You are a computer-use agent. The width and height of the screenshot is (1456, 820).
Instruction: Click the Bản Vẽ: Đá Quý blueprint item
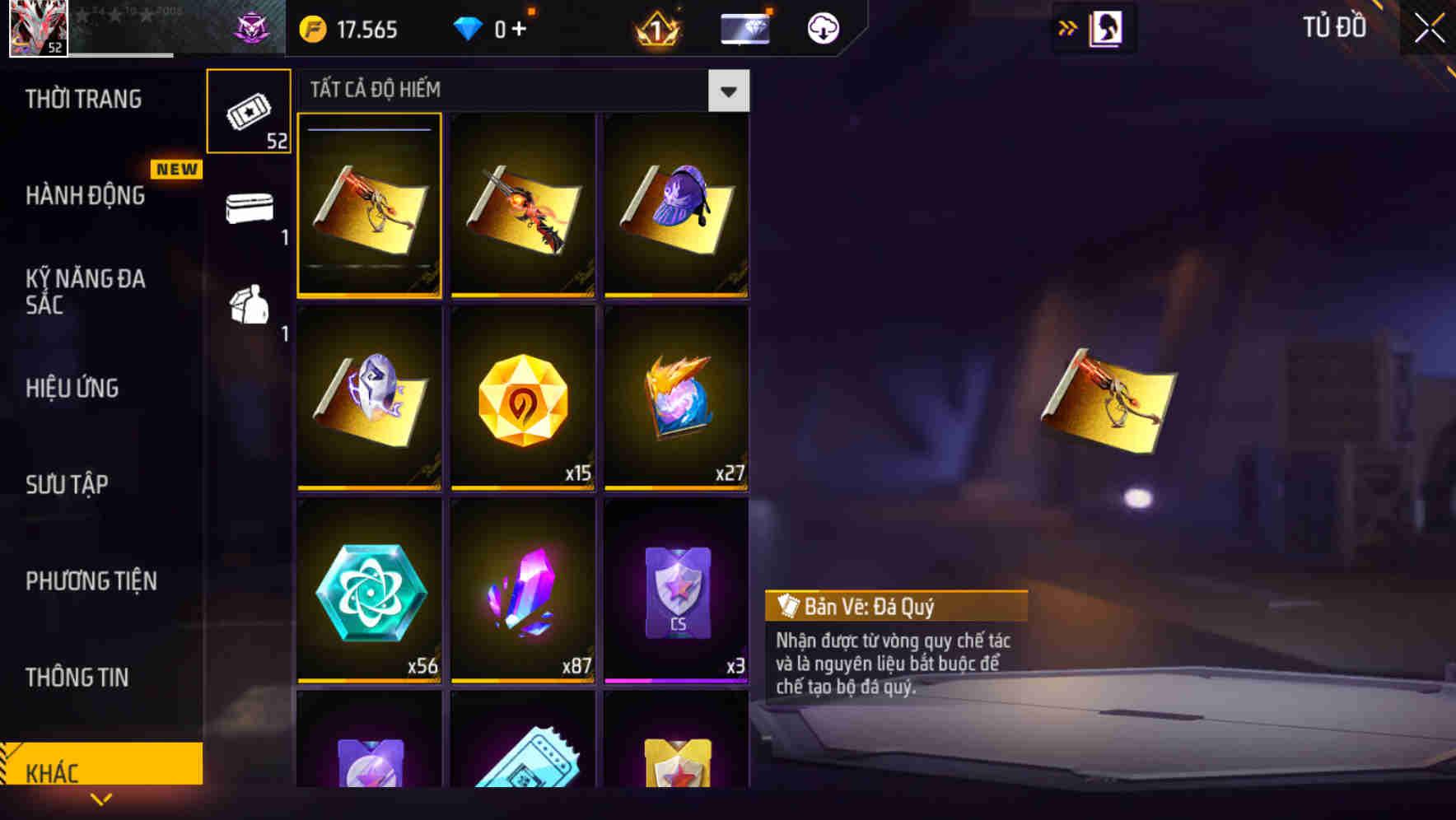pyautogui.click(x=369, y=206)
